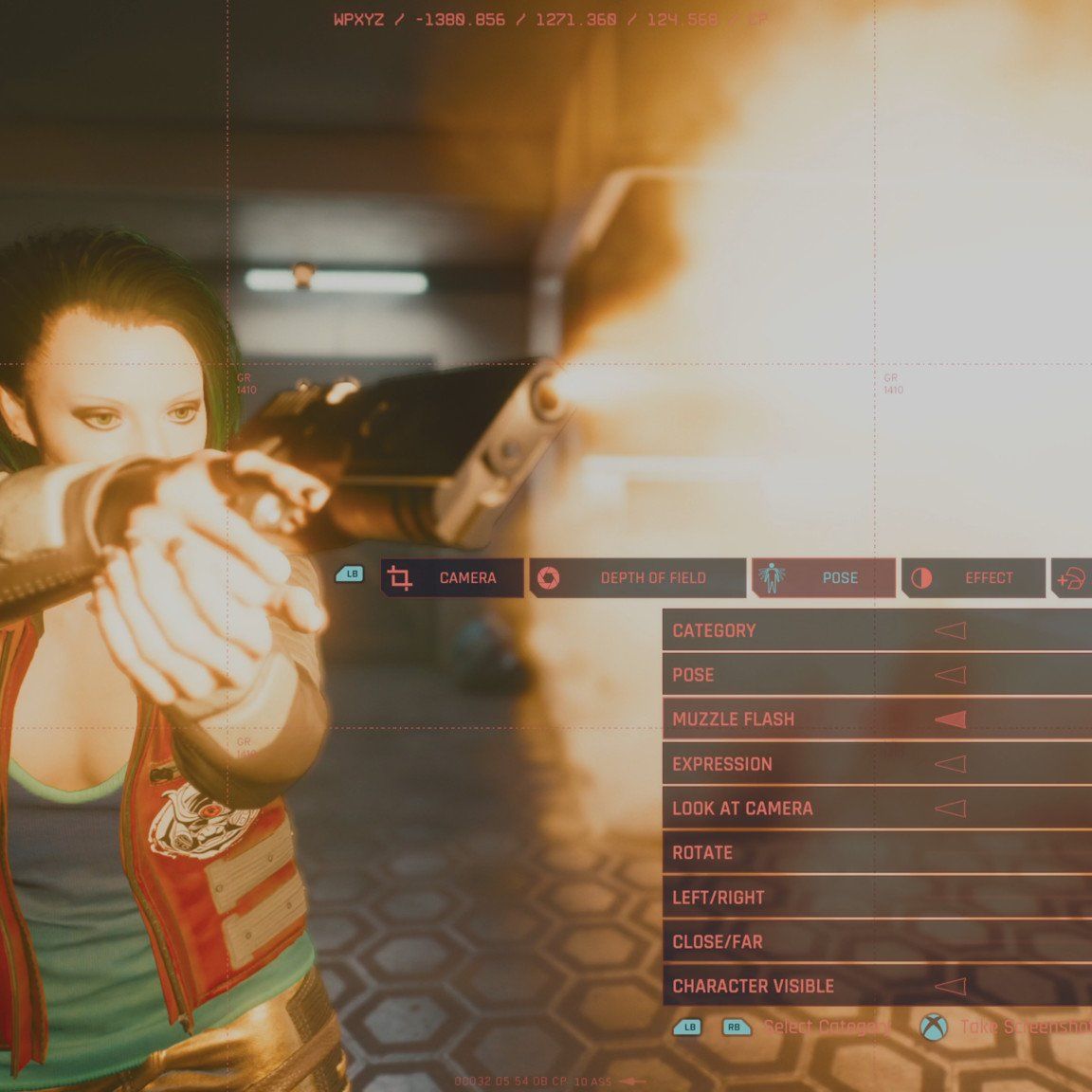Screen dimensions: 1092x1092
Task: Click the previous arrow on Pose row
Action: click(951, 675)
